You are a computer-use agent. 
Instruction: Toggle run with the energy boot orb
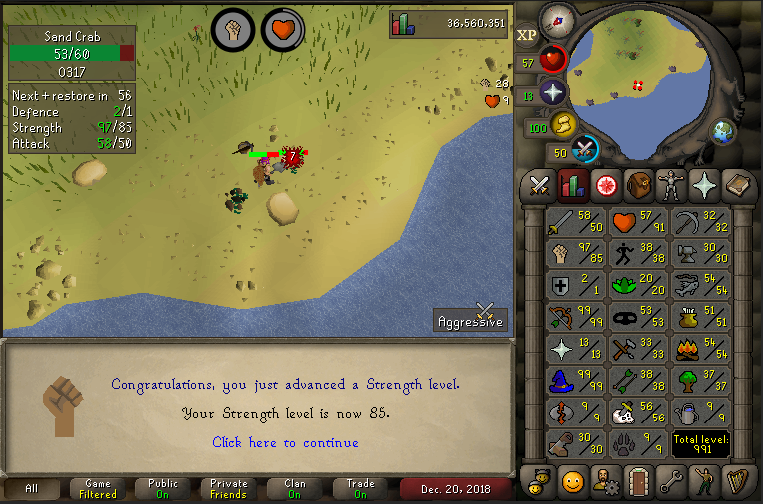coord(564,124)
